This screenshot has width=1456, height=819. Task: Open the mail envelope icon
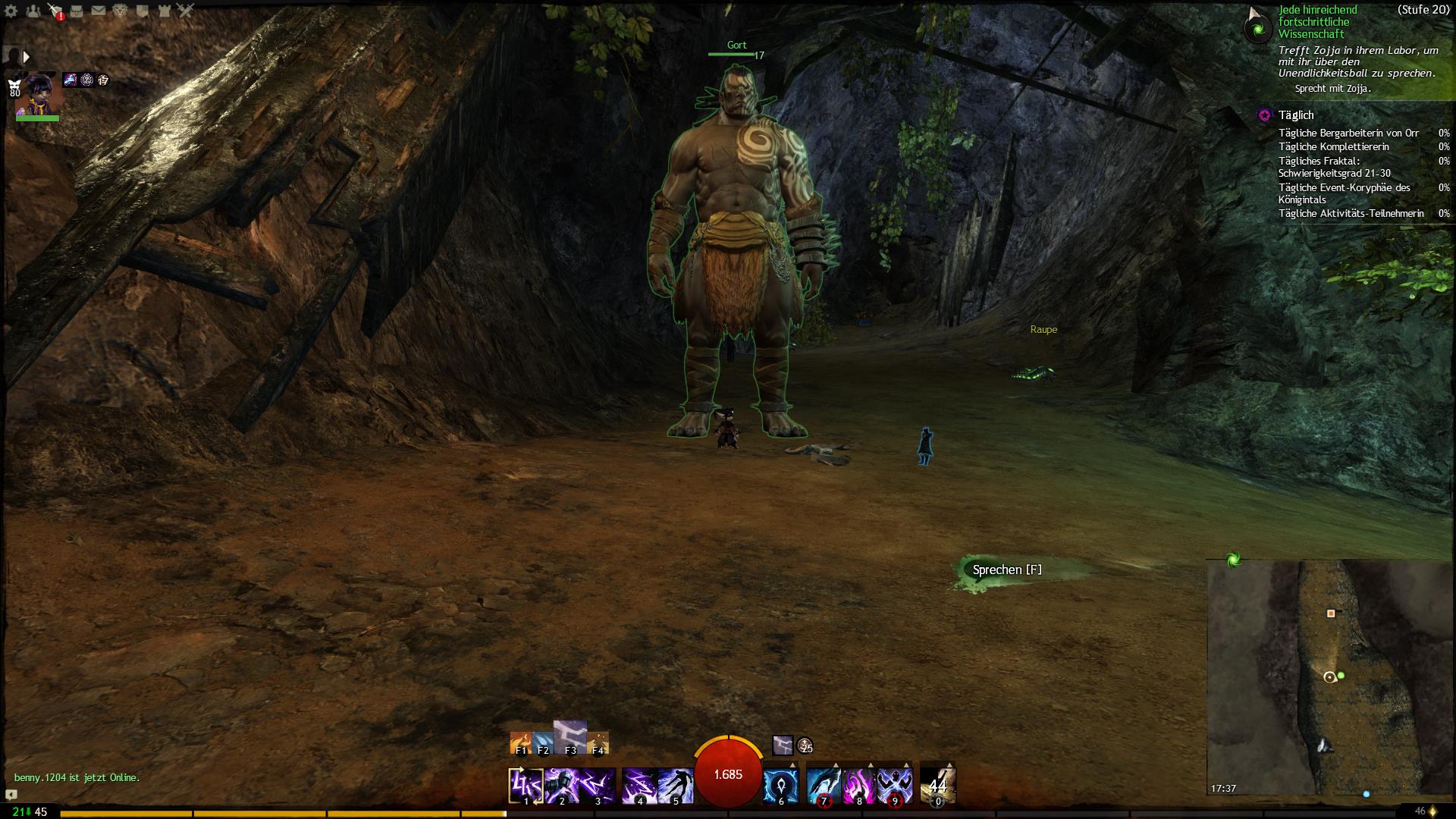coord(99,11)
